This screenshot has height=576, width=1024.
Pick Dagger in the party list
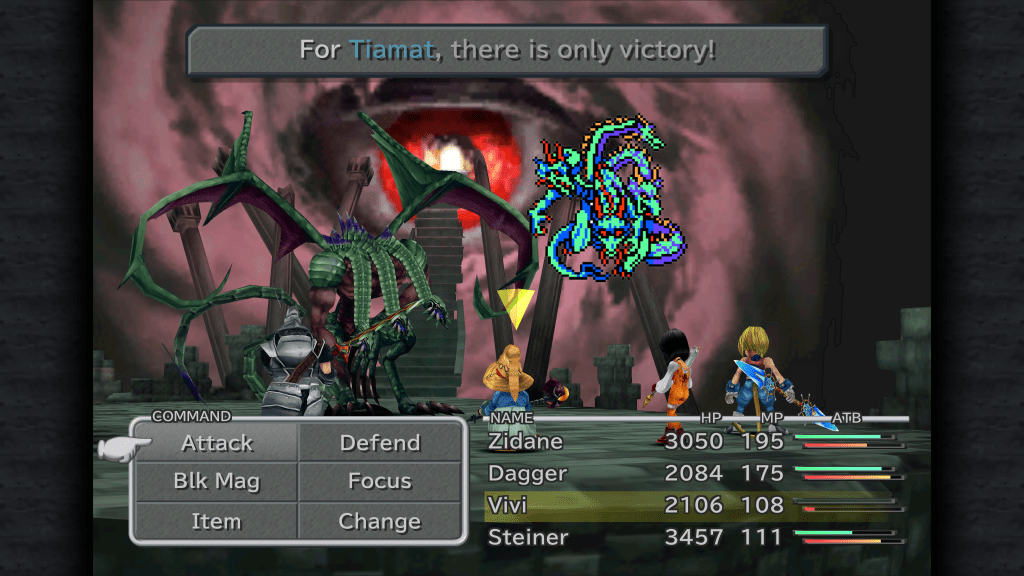(x=528, y=474)
